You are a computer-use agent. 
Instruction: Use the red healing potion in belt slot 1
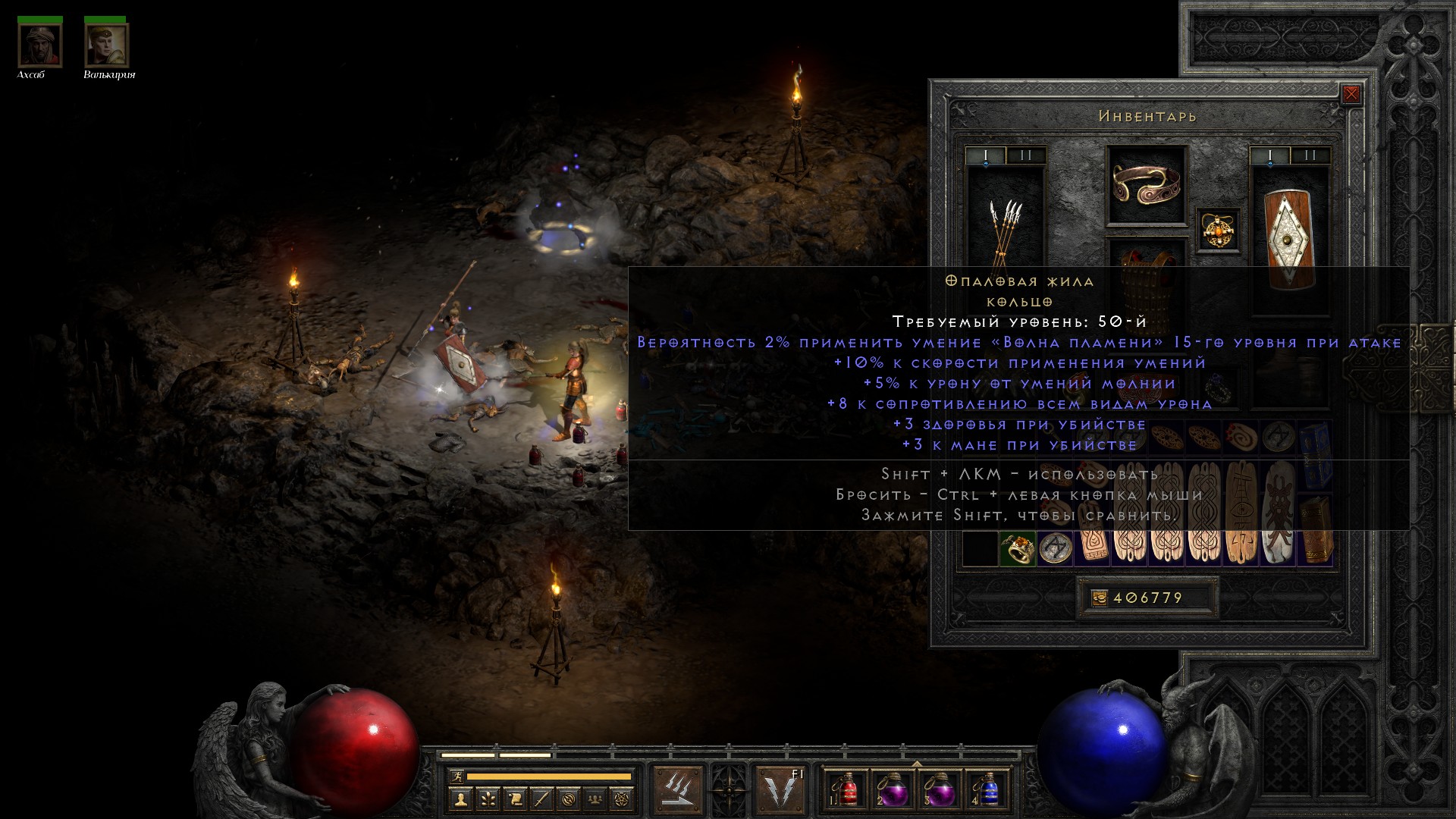click(x=846, y=789)
